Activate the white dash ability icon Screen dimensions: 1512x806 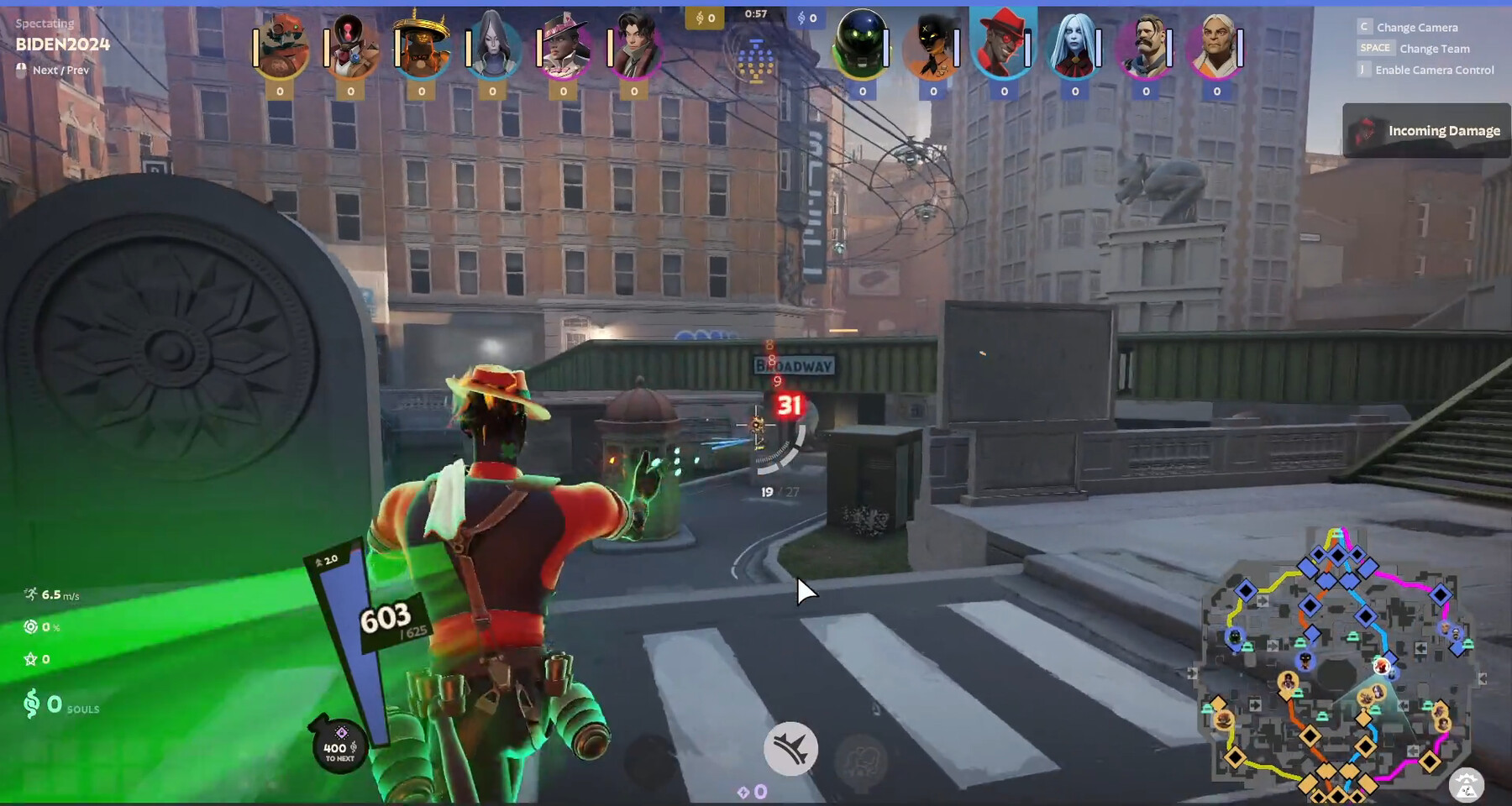pyautogui.click(x=790, y=748)
